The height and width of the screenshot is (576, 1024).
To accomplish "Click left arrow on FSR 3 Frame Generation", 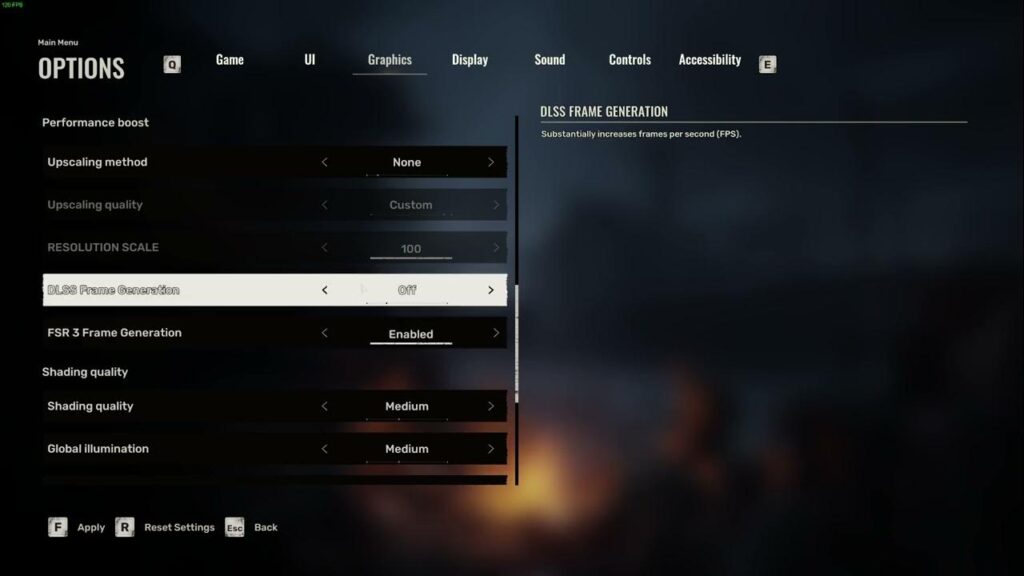I will pos(324,333).
